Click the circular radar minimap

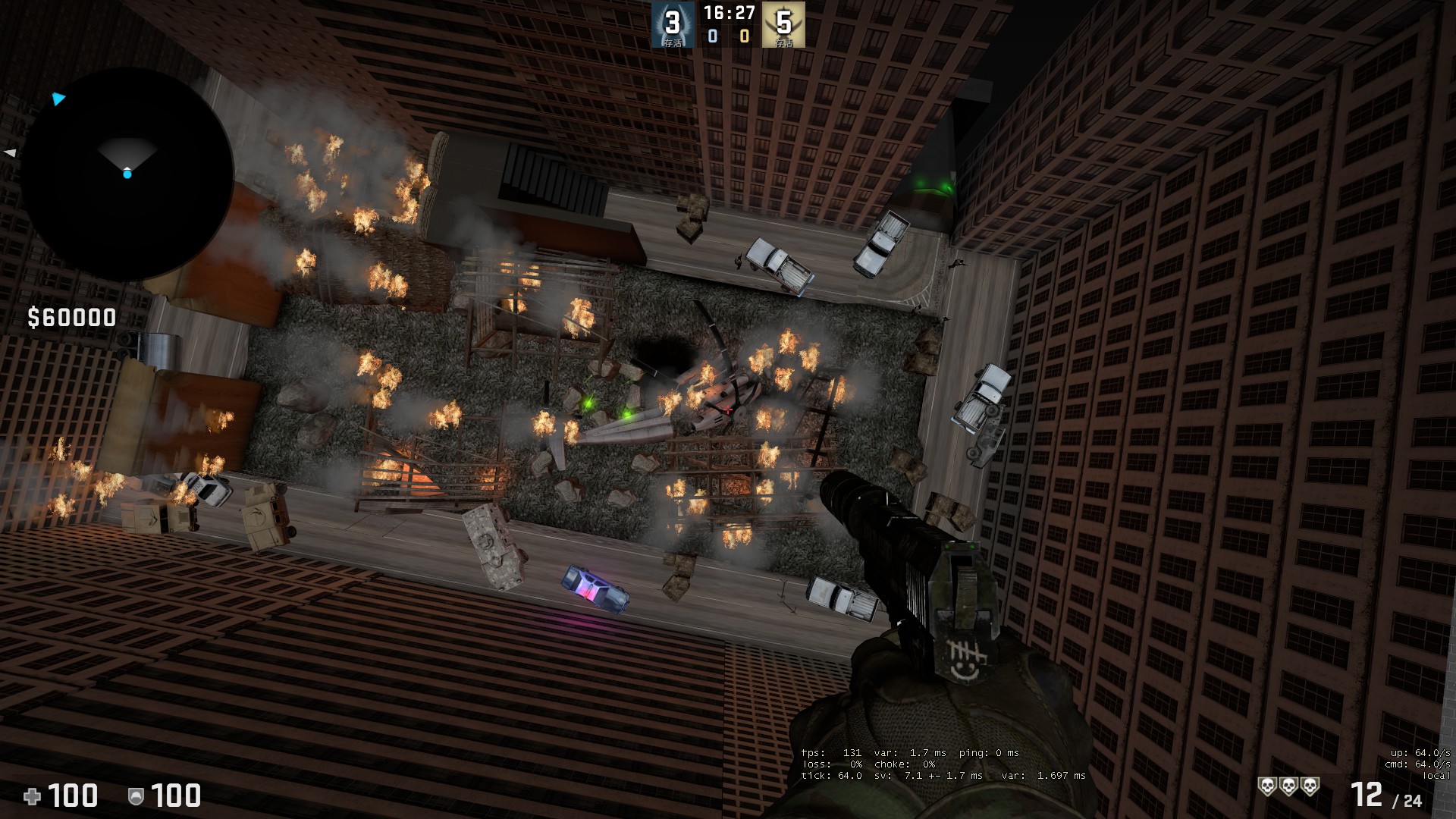126,174
